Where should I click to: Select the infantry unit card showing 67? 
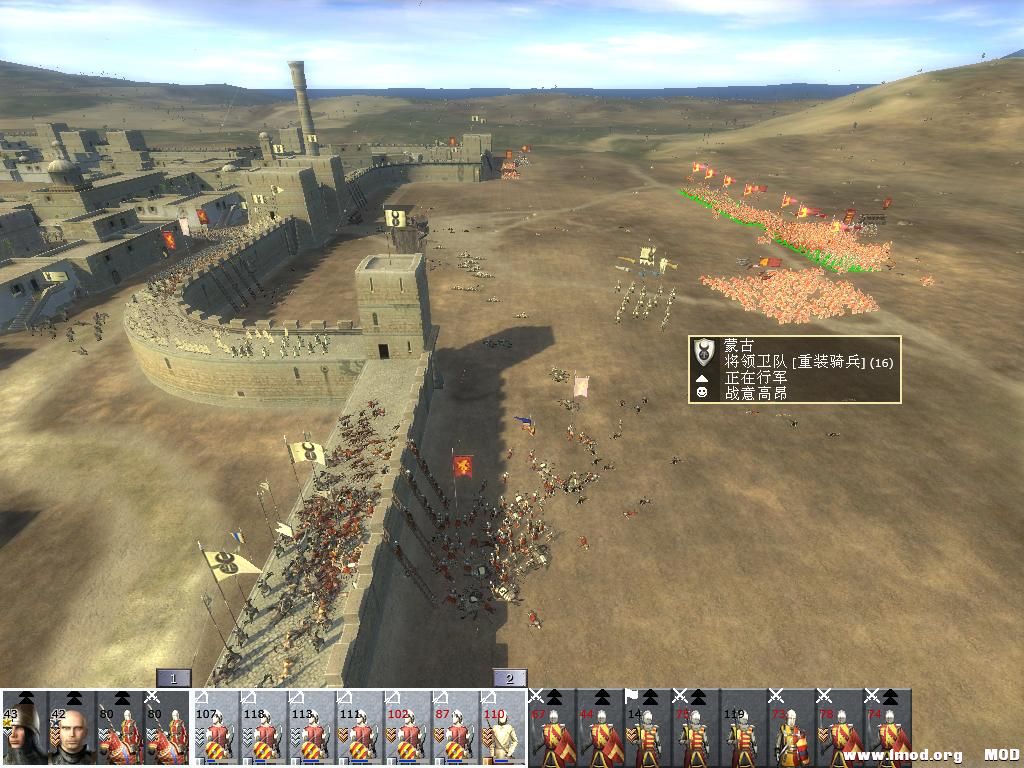(552, 728)
